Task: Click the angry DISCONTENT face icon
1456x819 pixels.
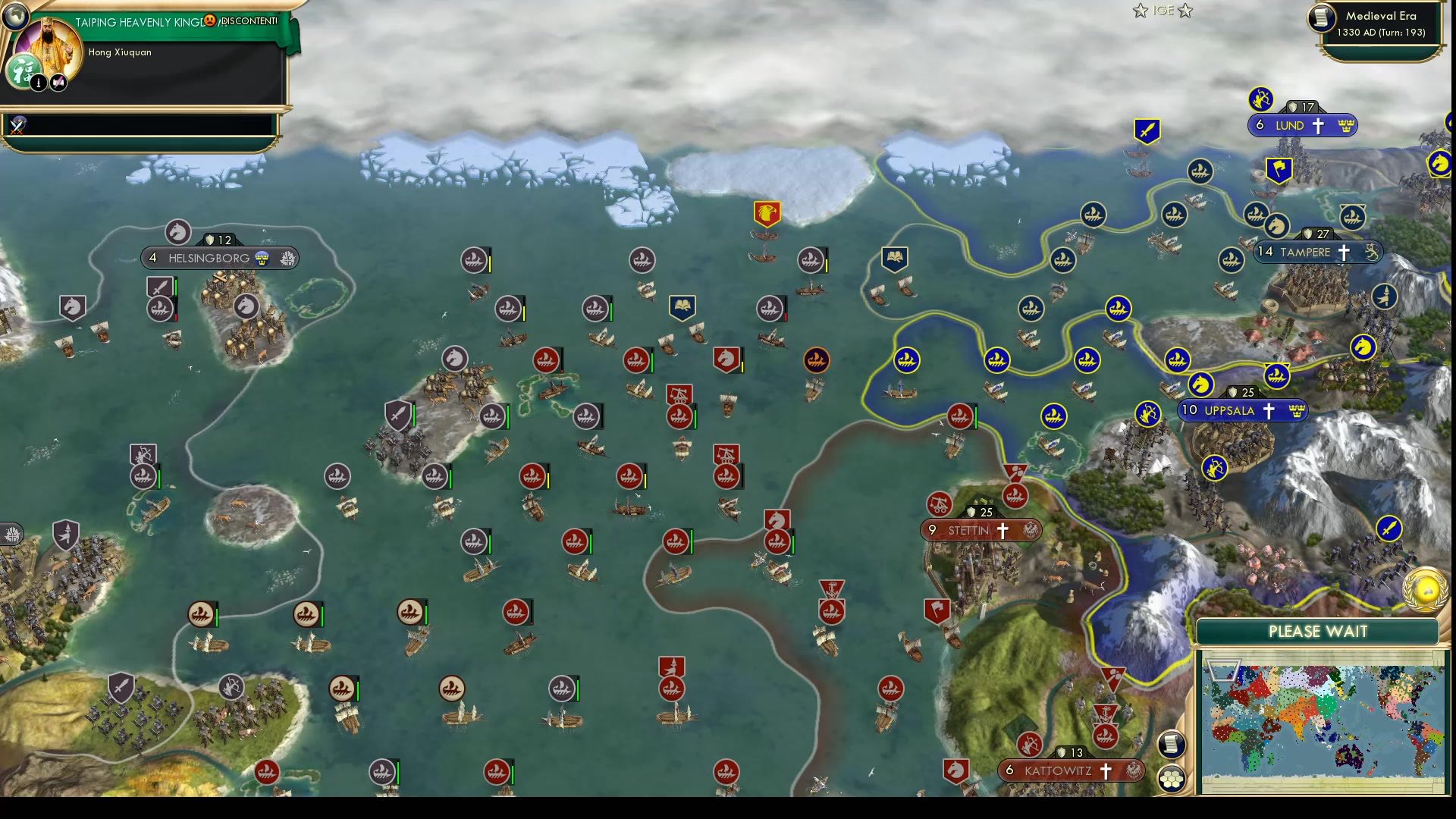Action: coord(211,20)
